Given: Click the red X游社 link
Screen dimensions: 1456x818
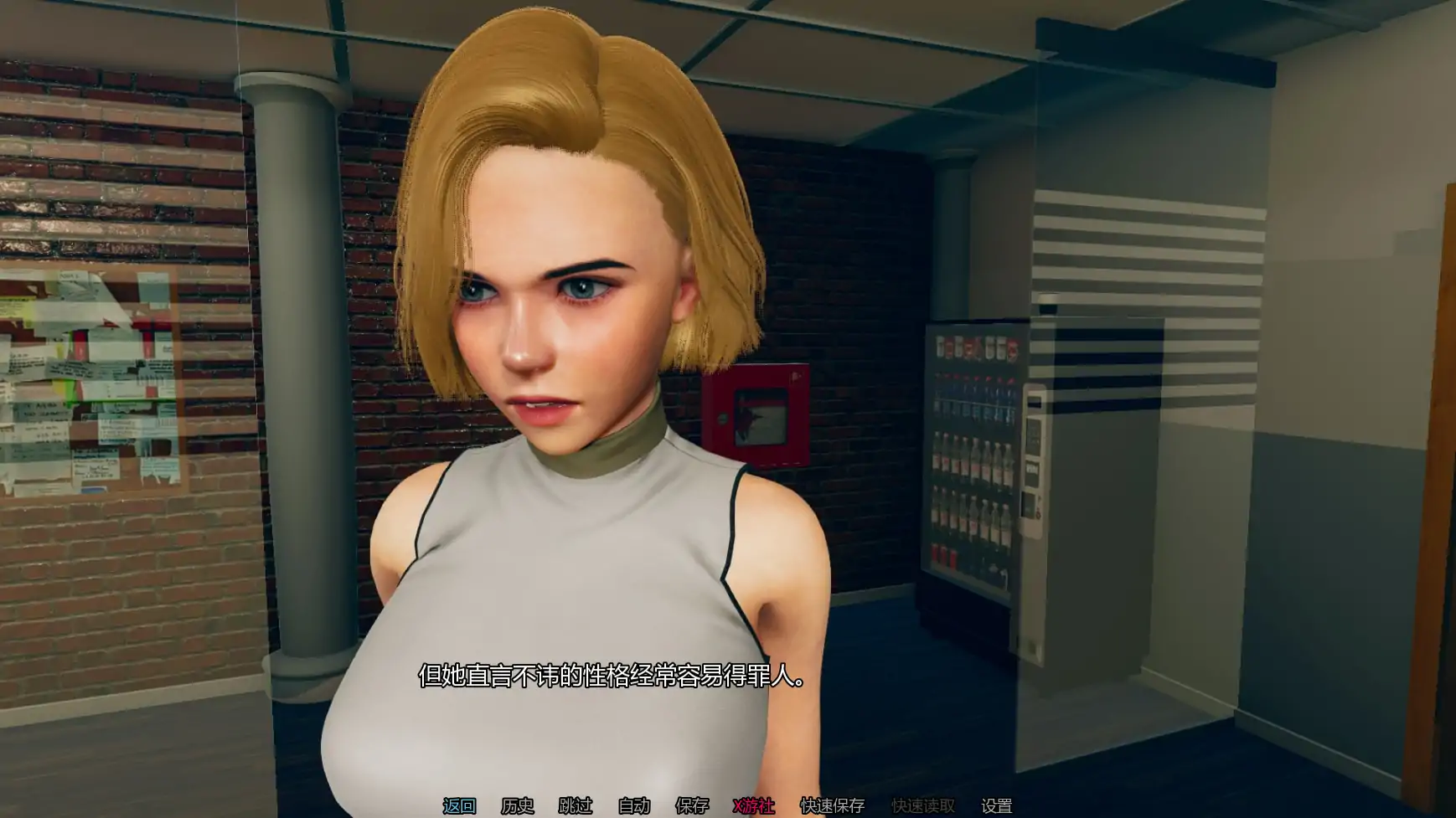Looking at the screenshot, I should click(754, 805).
